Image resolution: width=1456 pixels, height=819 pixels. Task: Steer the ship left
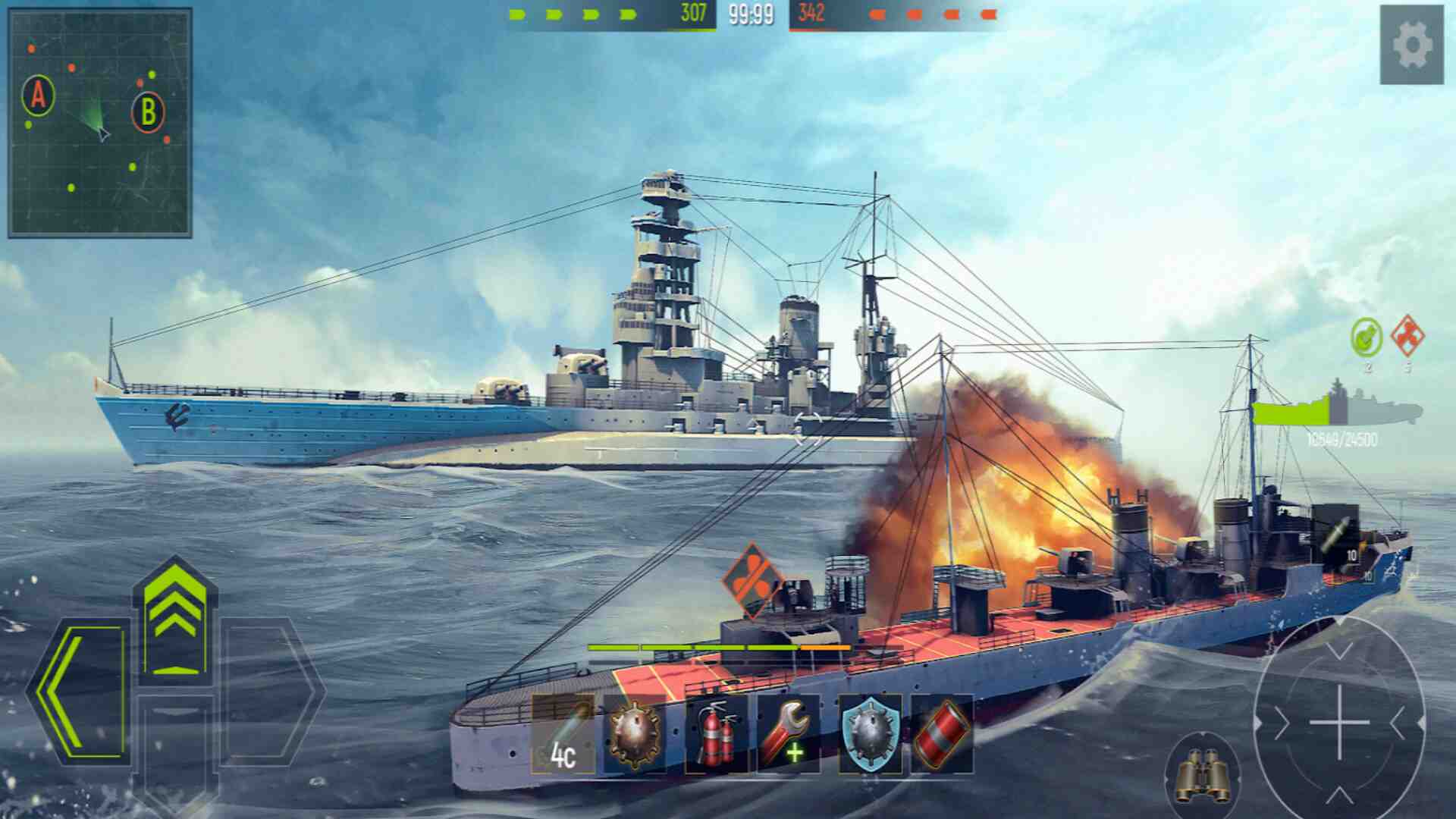tap(80, 692)
